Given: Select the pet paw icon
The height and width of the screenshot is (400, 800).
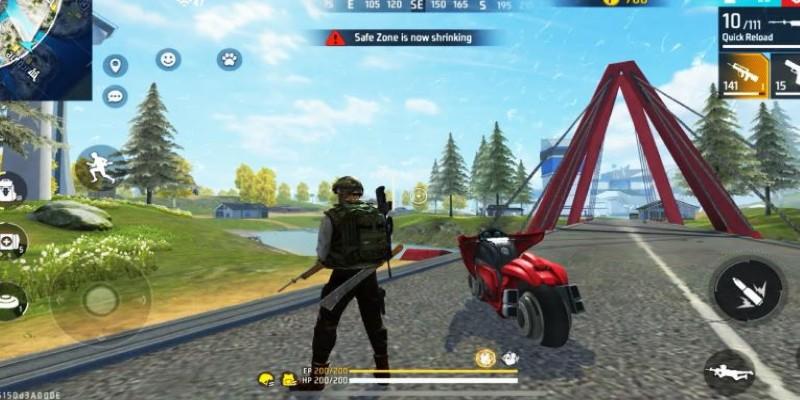Looking at the screenshot, I should [229, 60].
